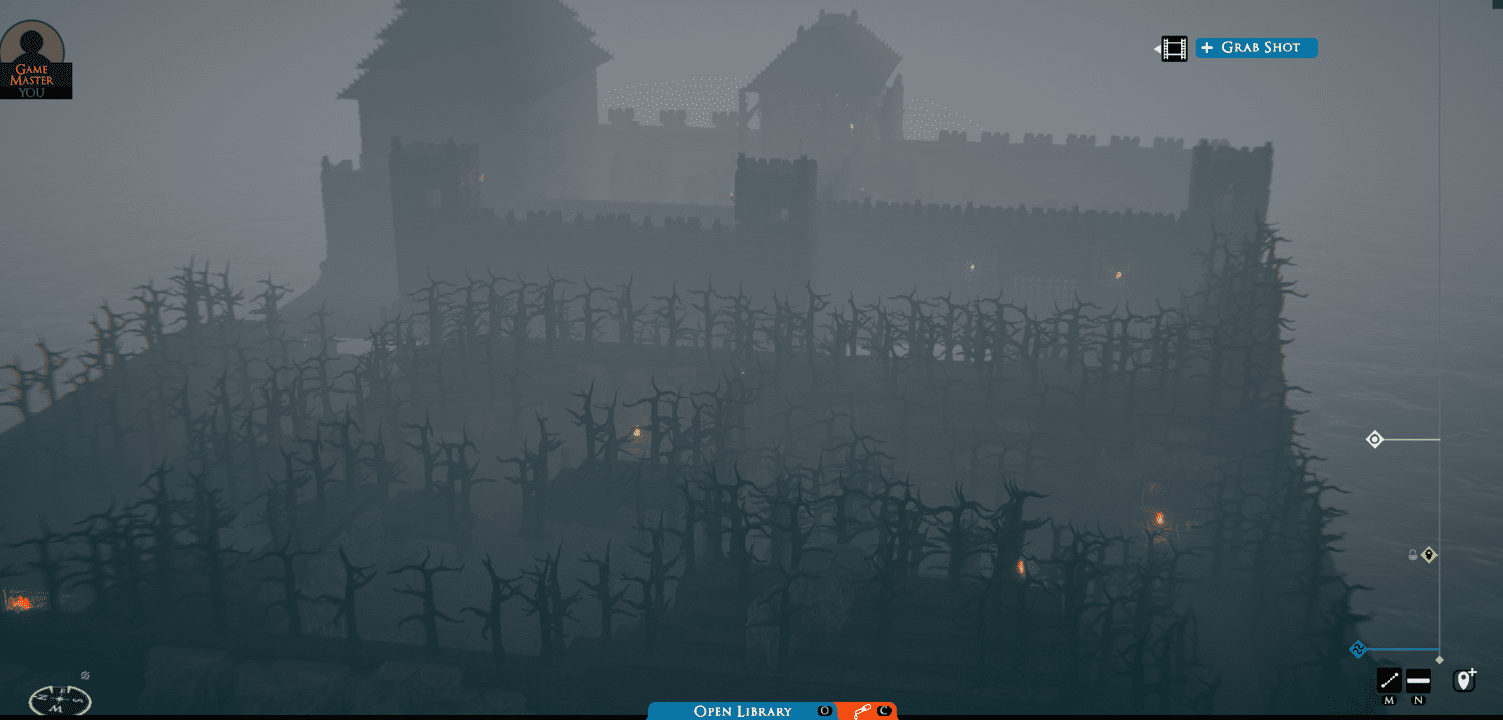This screenshot has width=1503, height=720.
Task: Switch to the Open Library tab
Action: (x=745, y=711)
